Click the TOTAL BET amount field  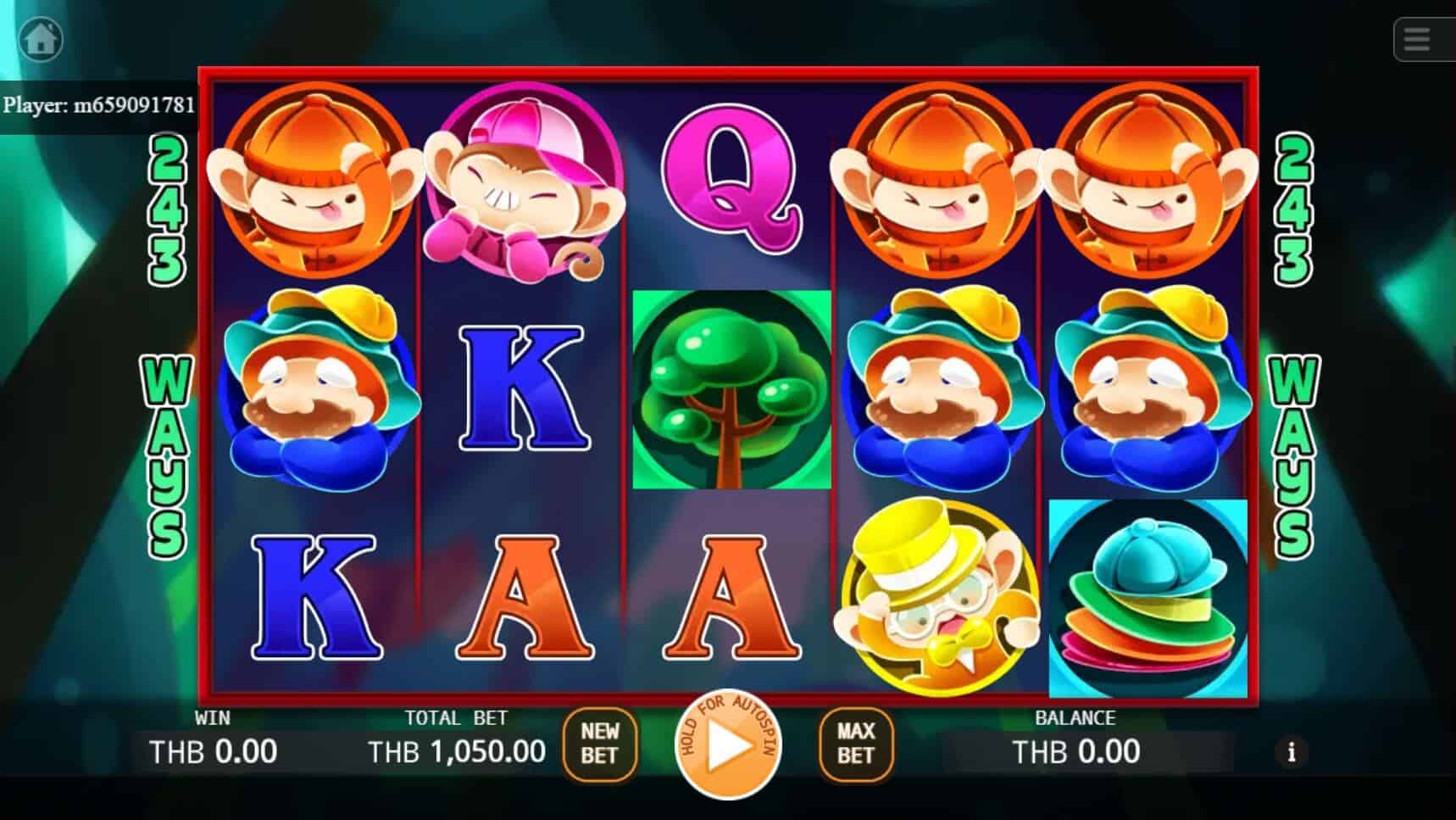point(457,751)
